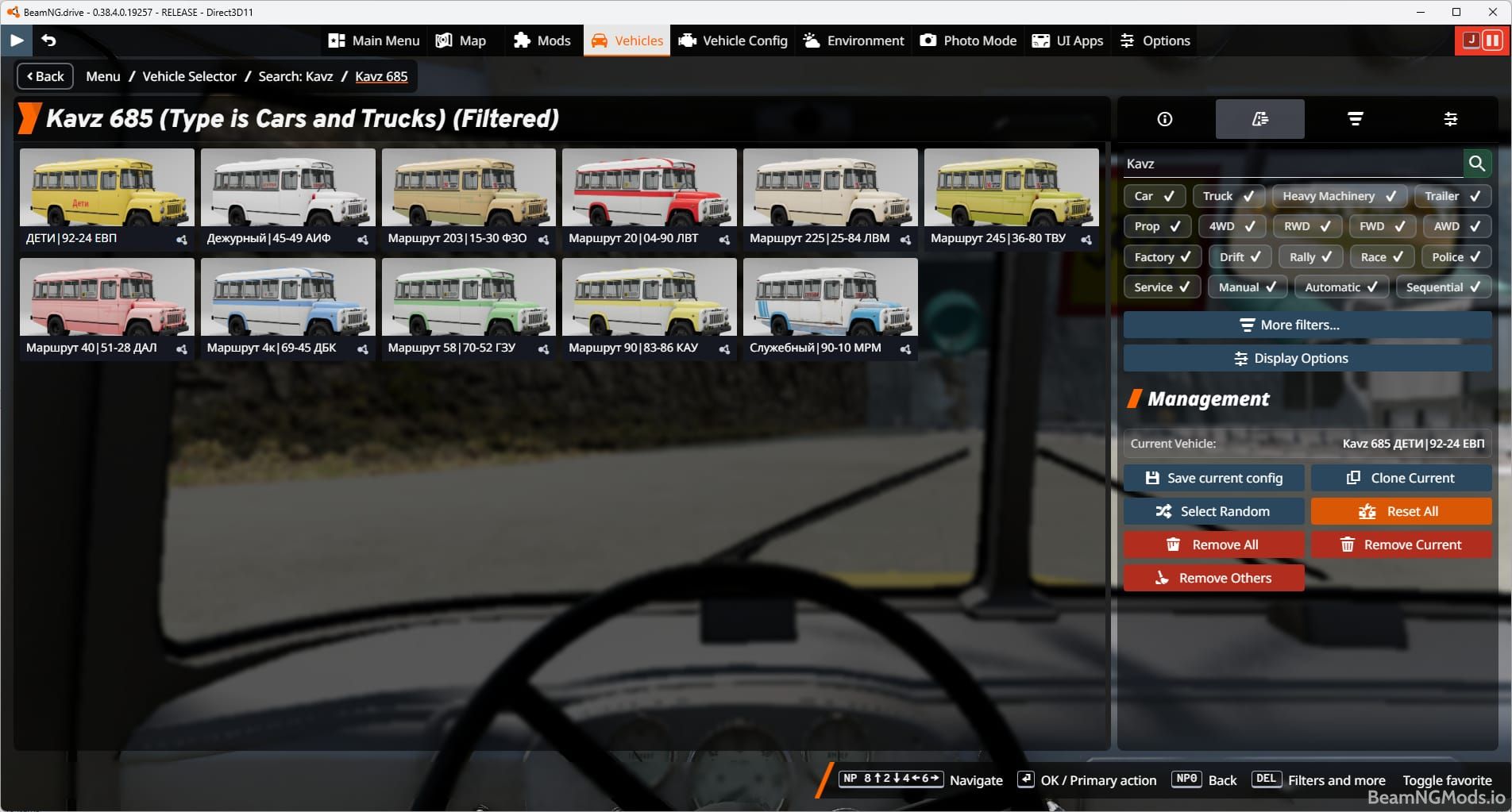Click the pause icon at top right

[x=1492, y=40]
